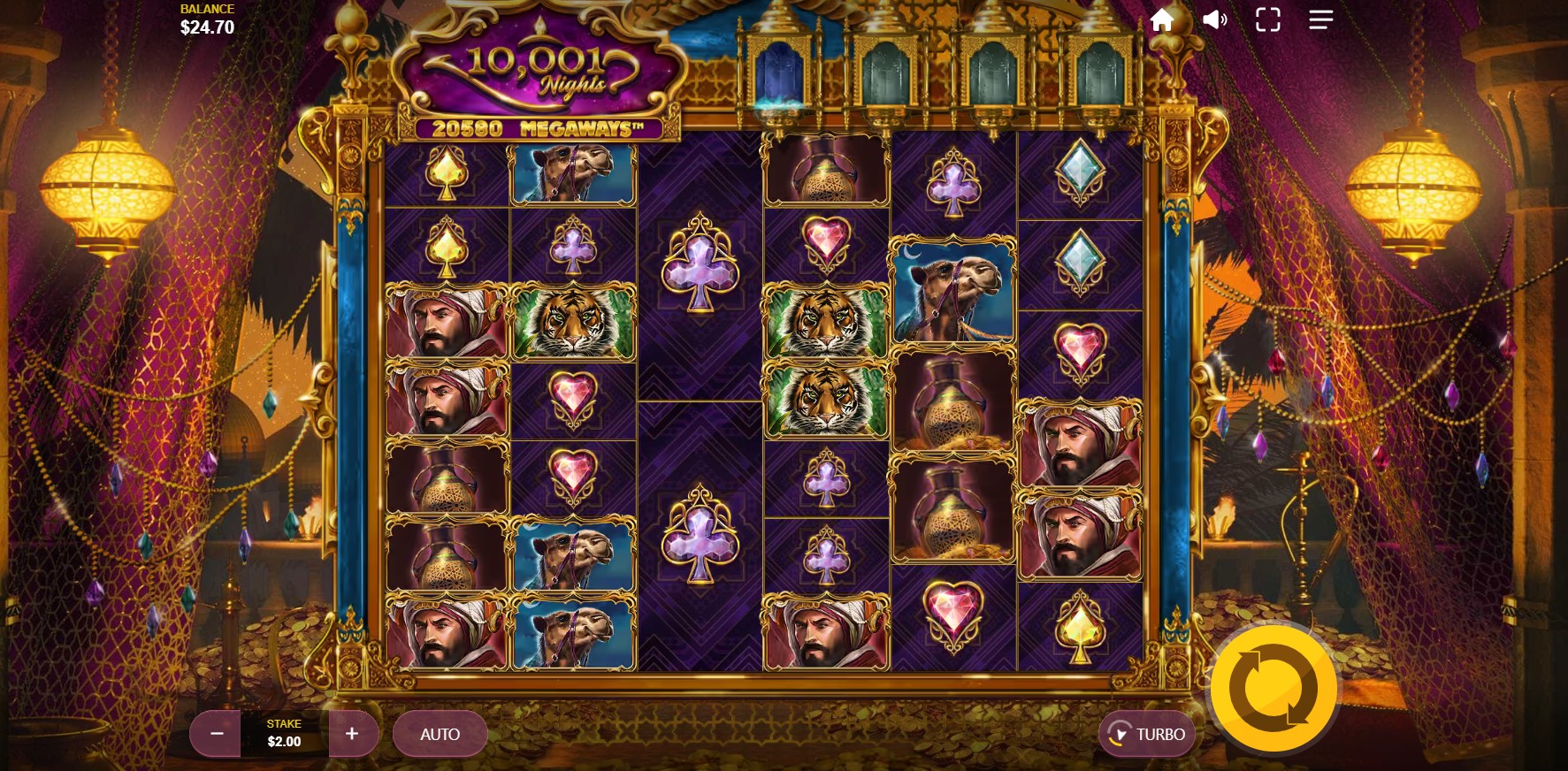This screenshot has height=771, width=1568.
Task: Go to the home lobby icon
Action: coord(1162,20)
